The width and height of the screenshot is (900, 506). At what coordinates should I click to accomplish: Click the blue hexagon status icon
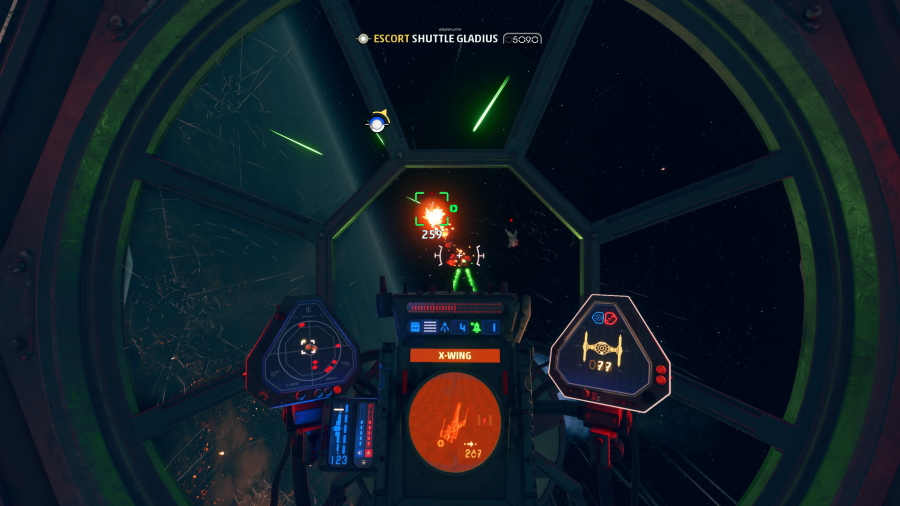point(599,317)
